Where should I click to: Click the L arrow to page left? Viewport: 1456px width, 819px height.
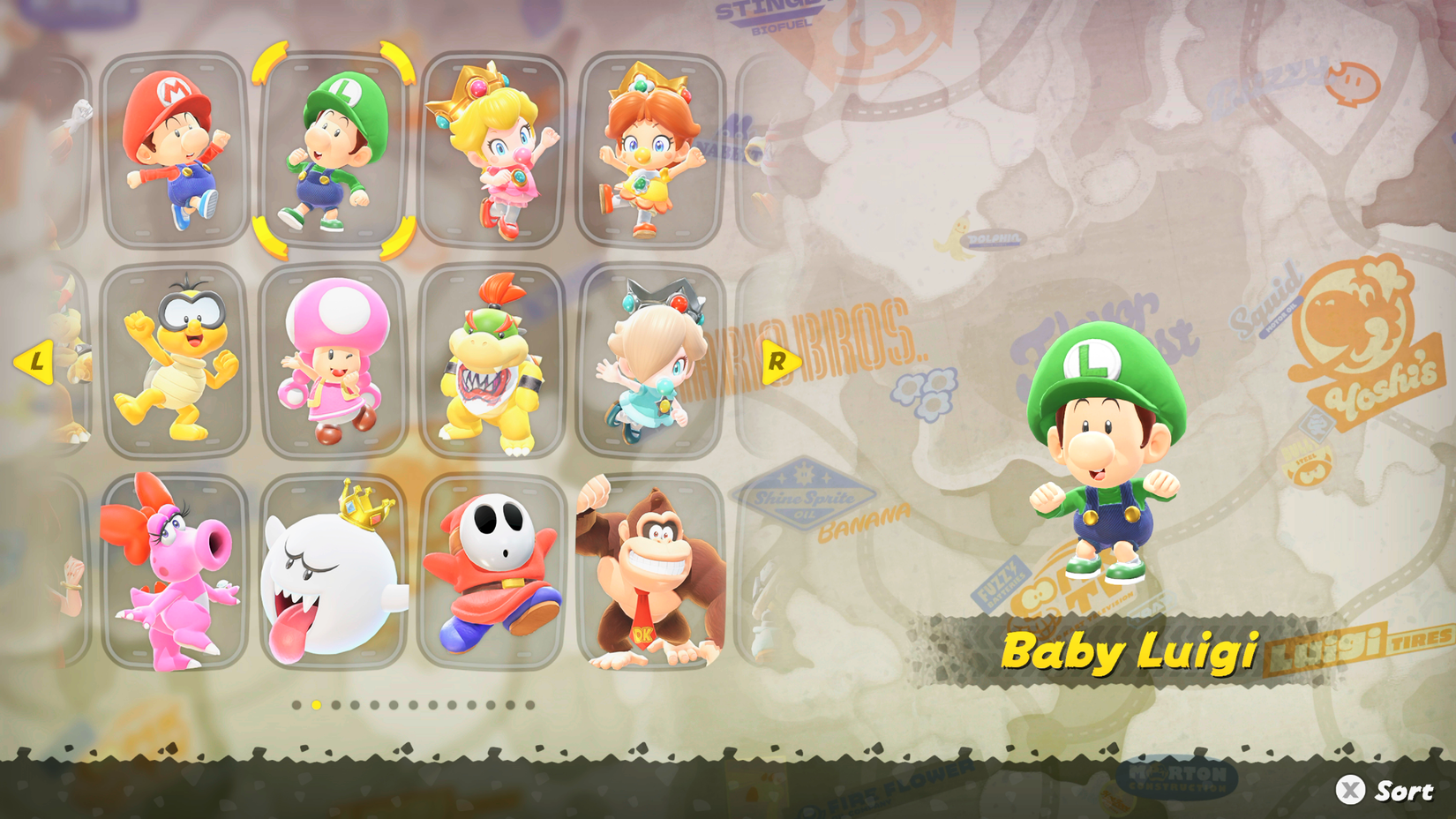35,360
